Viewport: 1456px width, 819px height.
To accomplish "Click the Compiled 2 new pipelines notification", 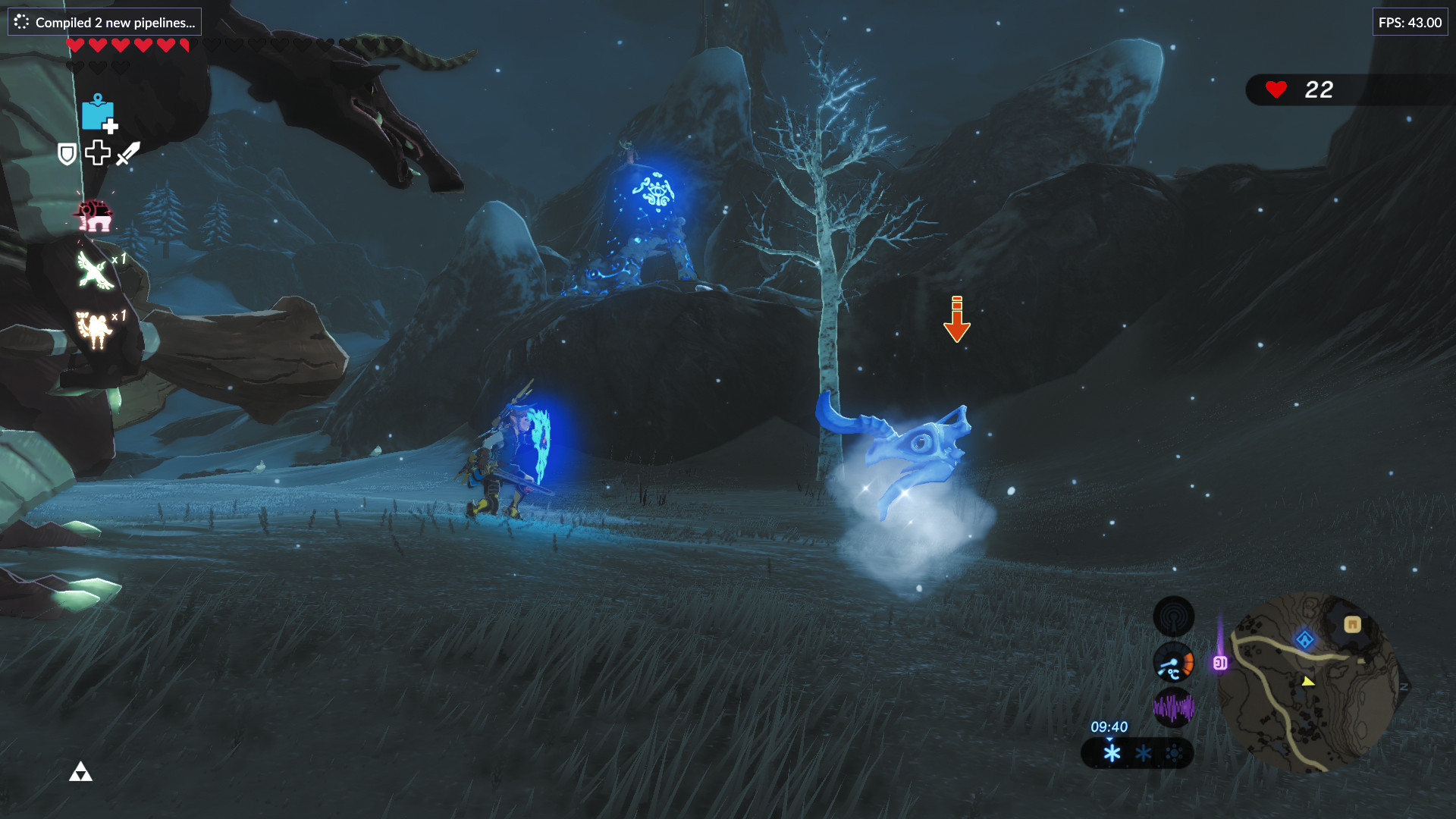I will pos(104,22).
